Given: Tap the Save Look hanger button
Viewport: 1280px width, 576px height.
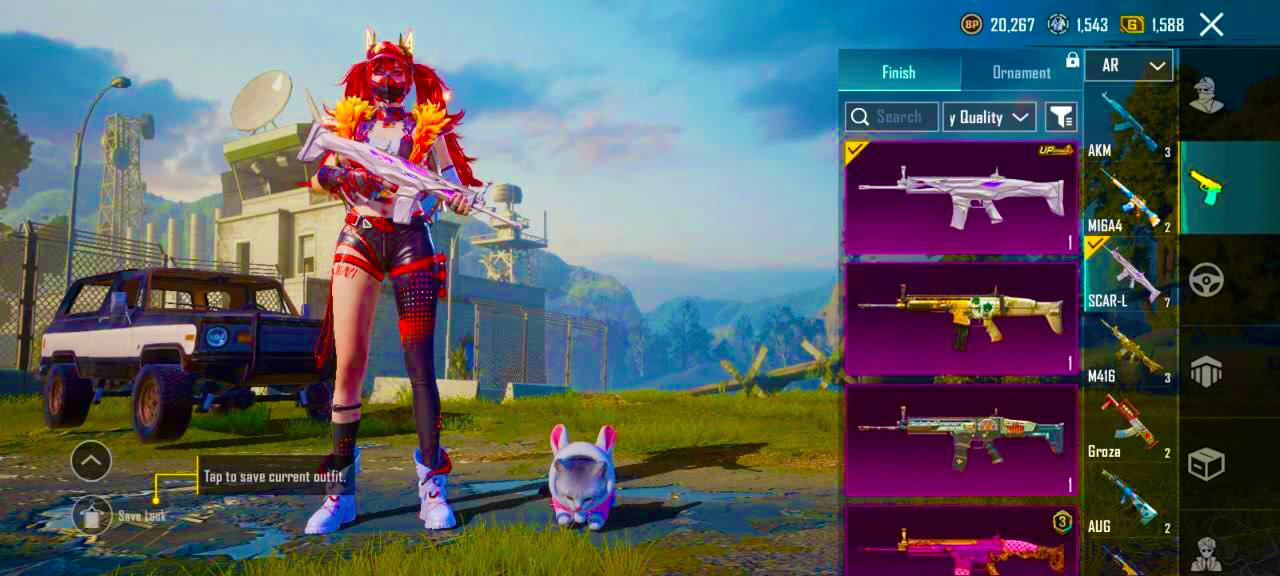Looking at the screenshot, I should (92, 515).
